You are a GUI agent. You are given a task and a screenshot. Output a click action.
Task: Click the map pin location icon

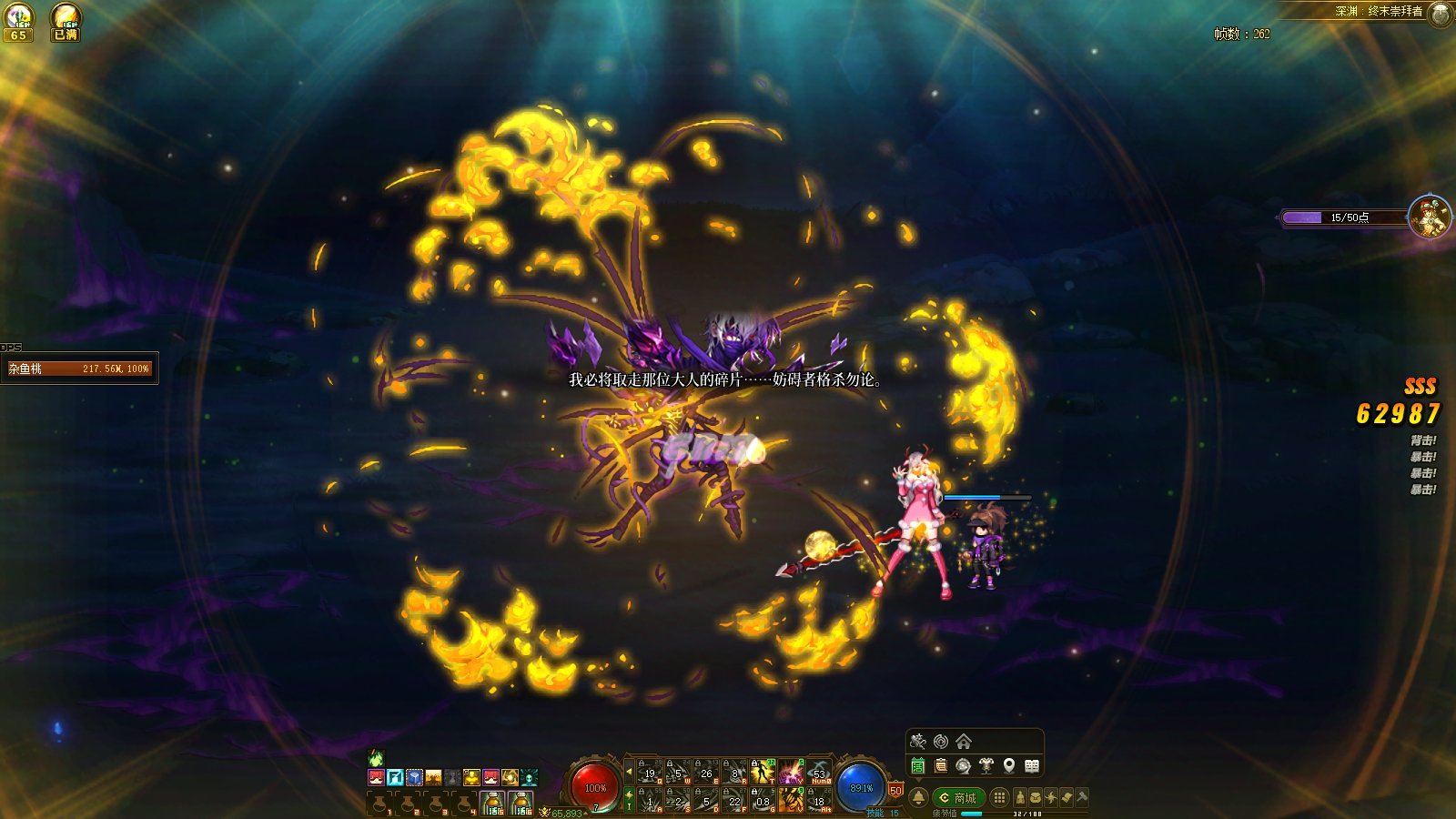(1009, 766)
